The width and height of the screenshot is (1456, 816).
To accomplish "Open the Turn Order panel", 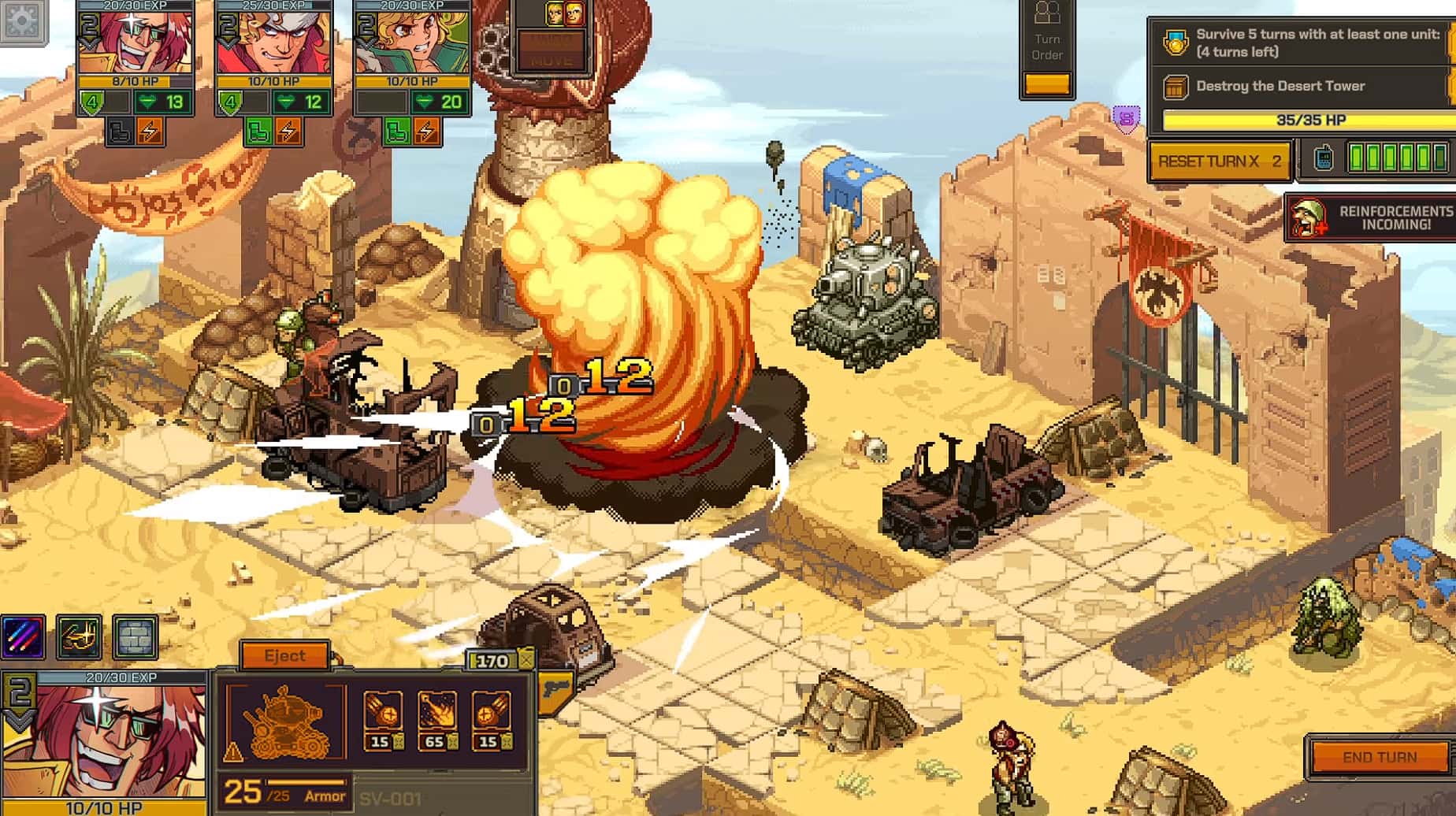I will click(x=1047, y=47).
